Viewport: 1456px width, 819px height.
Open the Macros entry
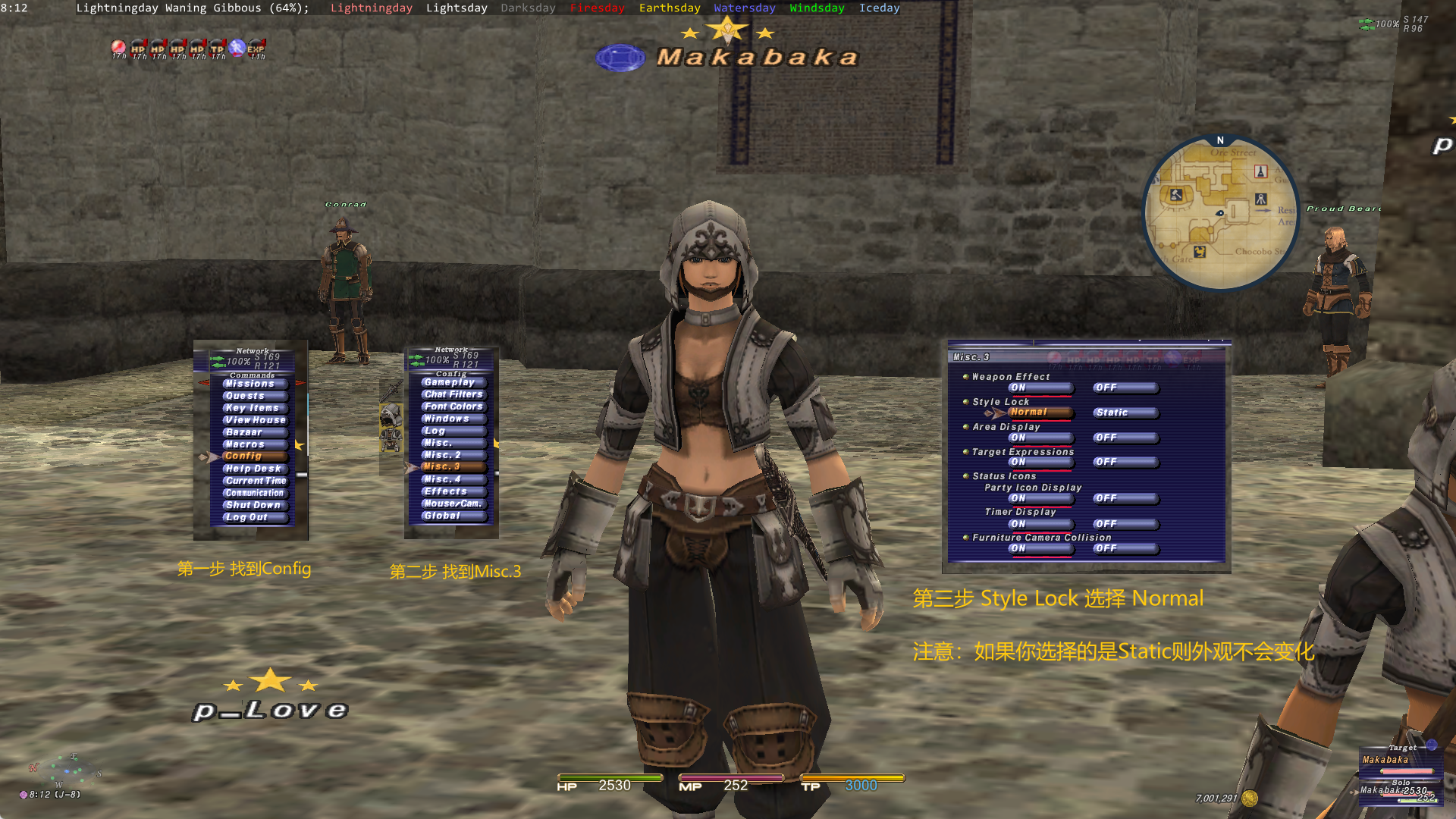coord(245,444)
